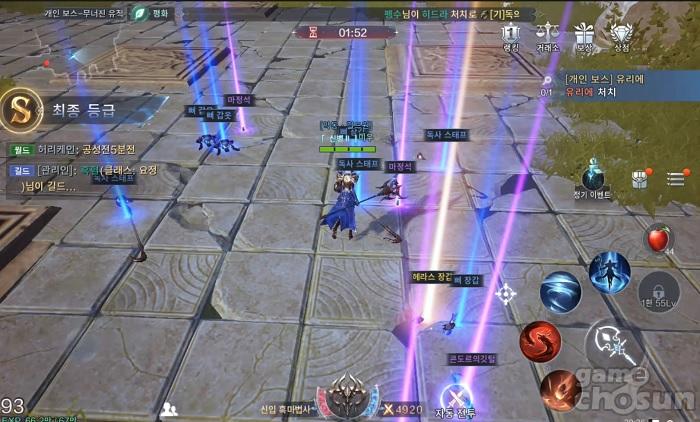Screen dimensions: 700x422
Task: Open the 거래소 trading exchange
Action: 547,36
